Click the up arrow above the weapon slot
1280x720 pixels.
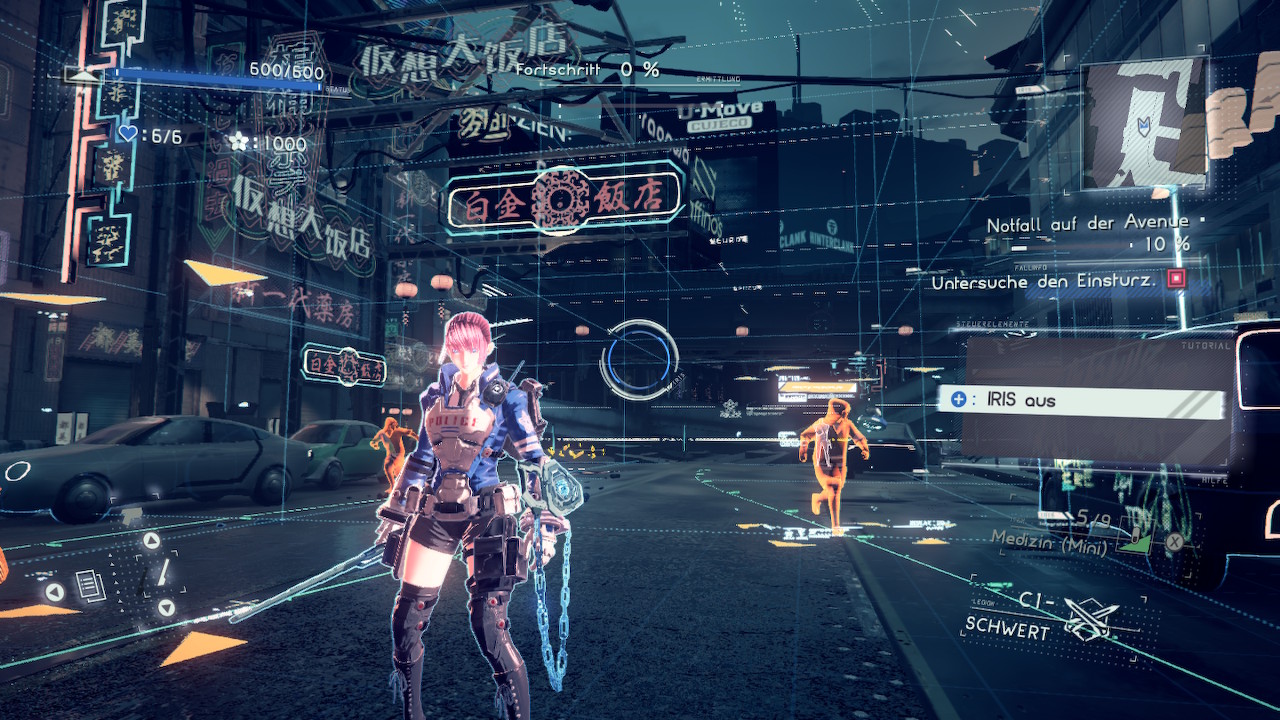click(152, 542)
